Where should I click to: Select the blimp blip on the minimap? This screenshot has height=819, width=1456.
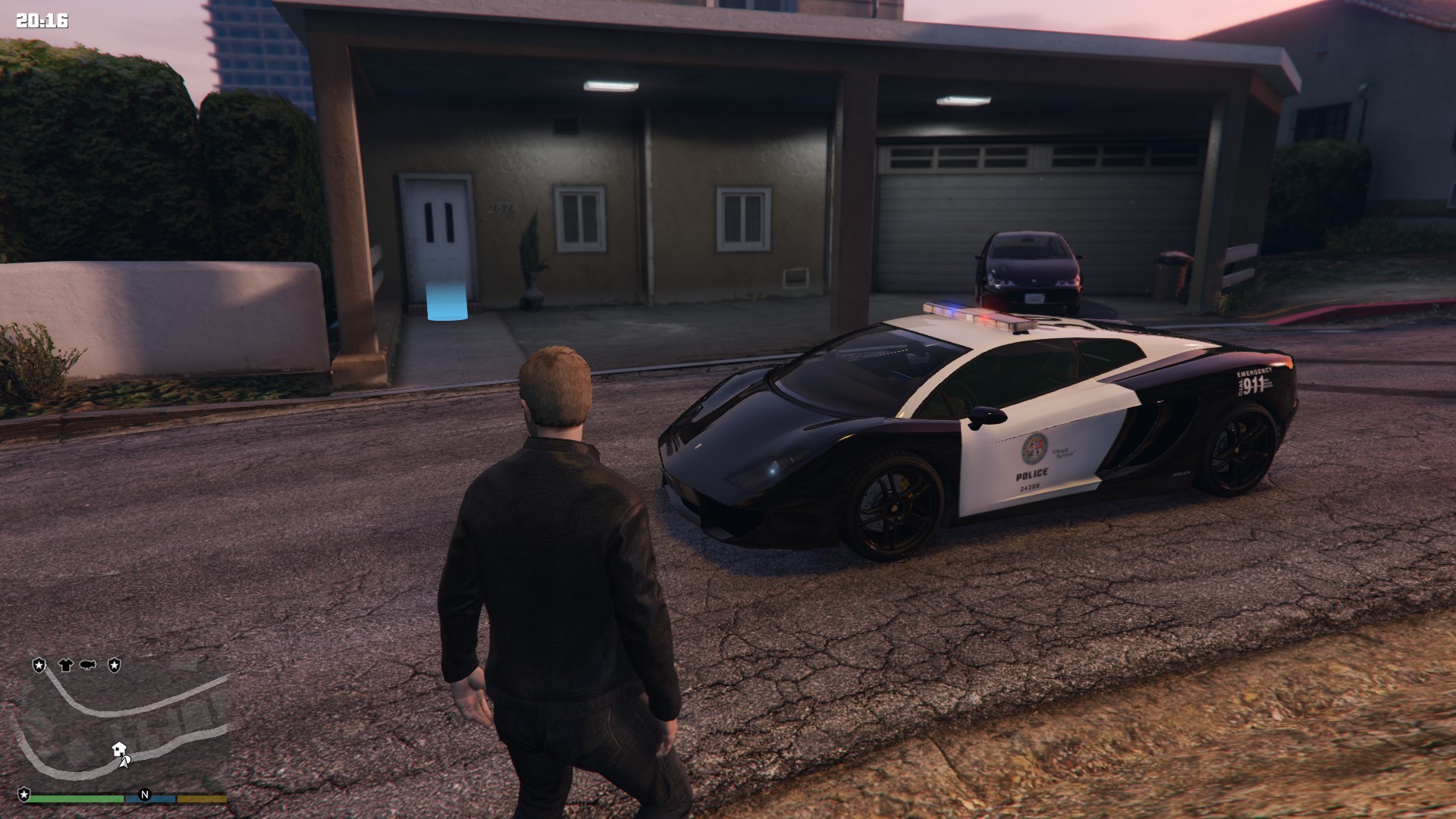88,665
